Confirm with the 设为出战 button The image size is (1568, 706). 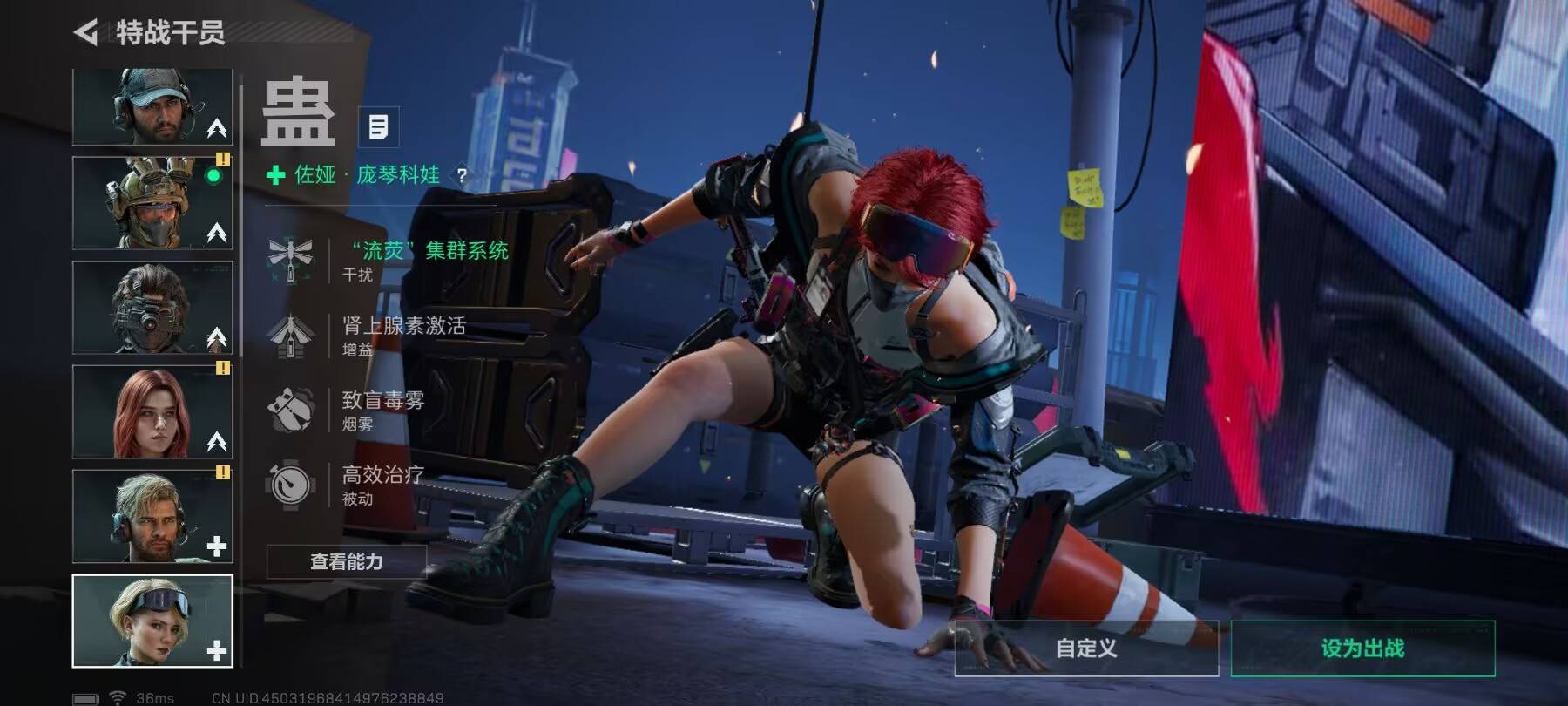coord(1362,648)
